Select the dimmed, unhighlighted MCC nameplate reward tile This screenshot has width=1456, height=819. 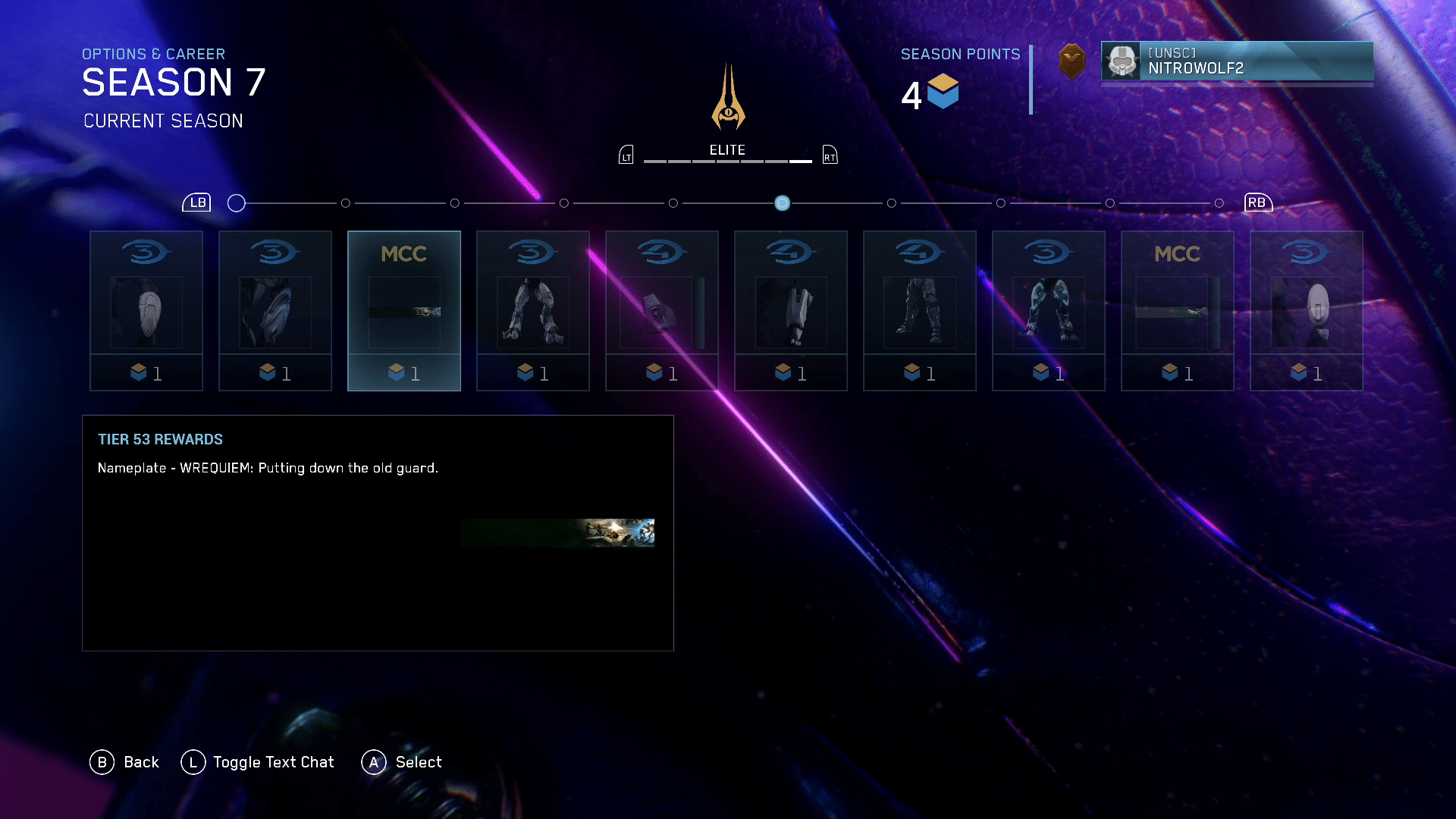(1177, 311)
